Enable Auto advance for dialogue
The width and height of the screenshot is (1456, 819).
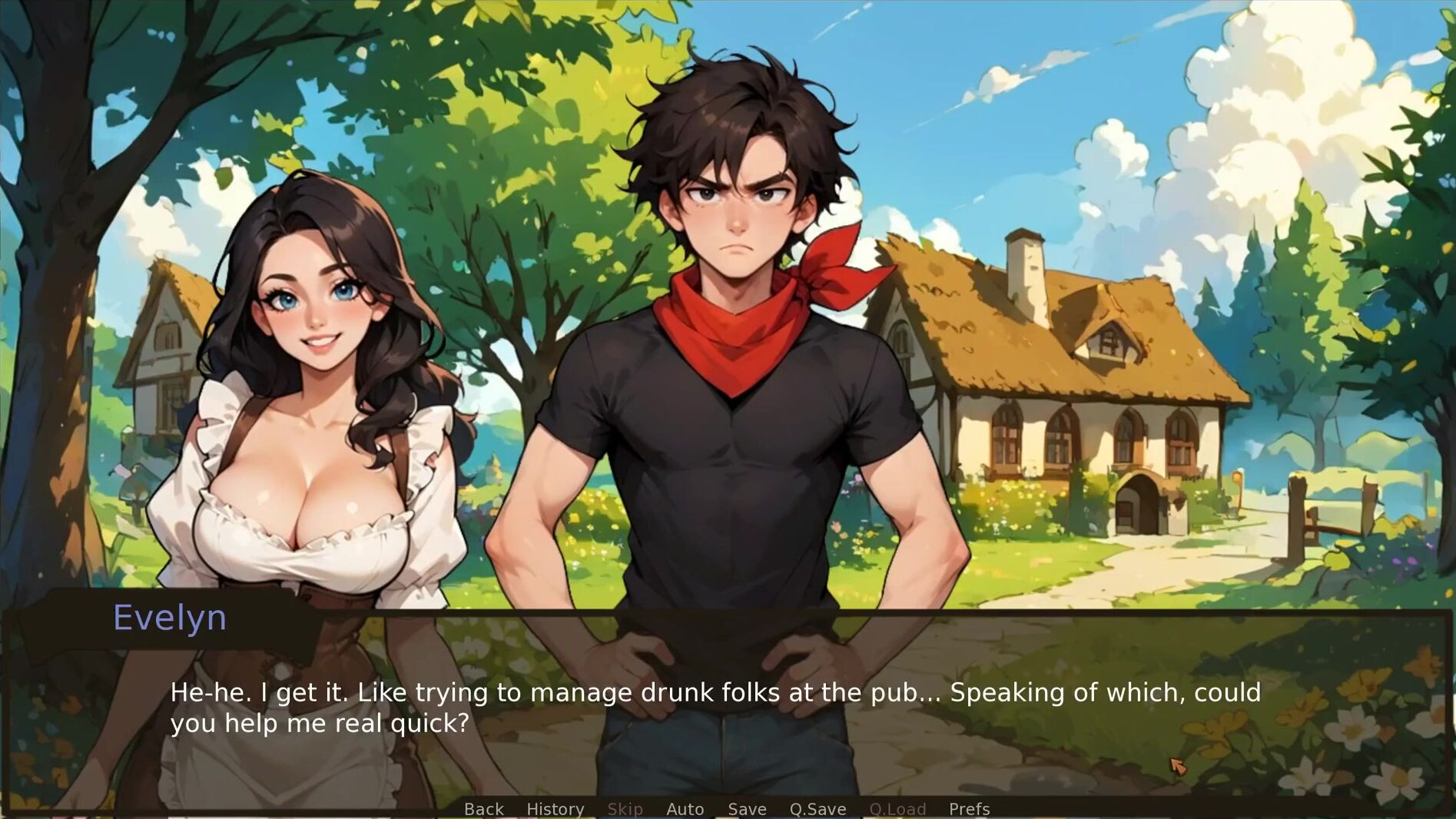click(x=685, y=809)
